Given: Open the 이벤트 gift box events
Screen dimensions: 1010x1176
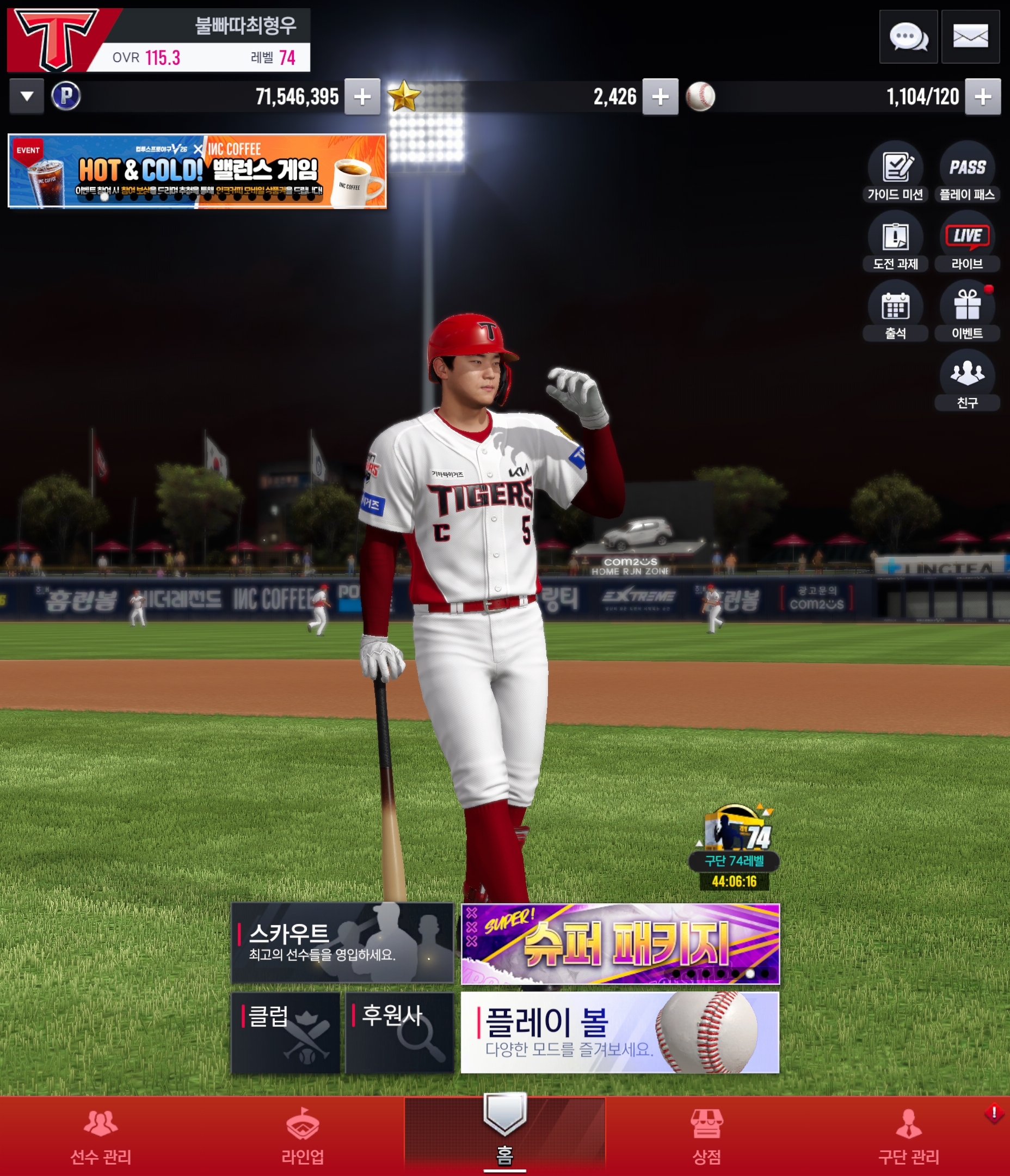Looking at the screenshot, I should click(x=968, y=311).
